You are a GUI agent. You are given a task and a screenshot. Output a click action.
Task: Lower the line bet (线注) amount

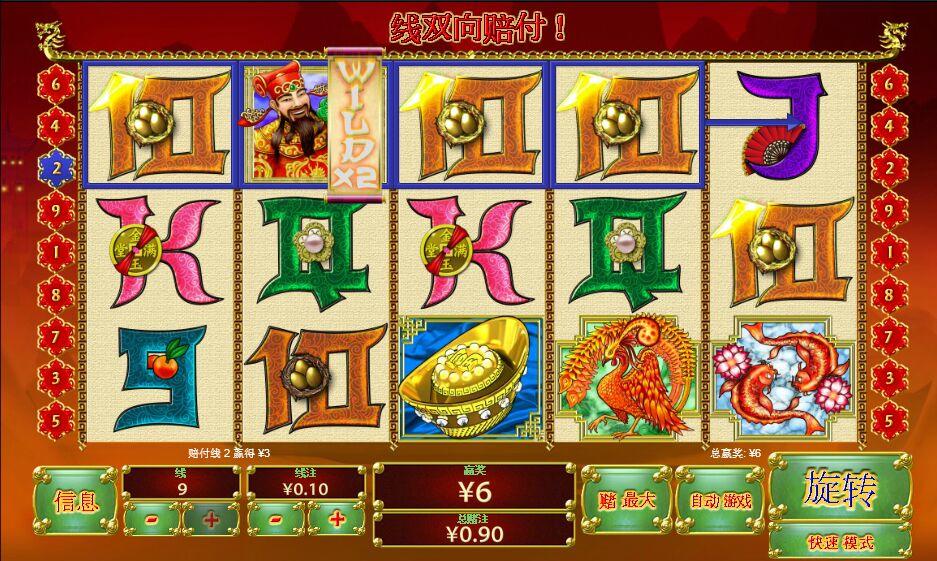click(276, 519)
